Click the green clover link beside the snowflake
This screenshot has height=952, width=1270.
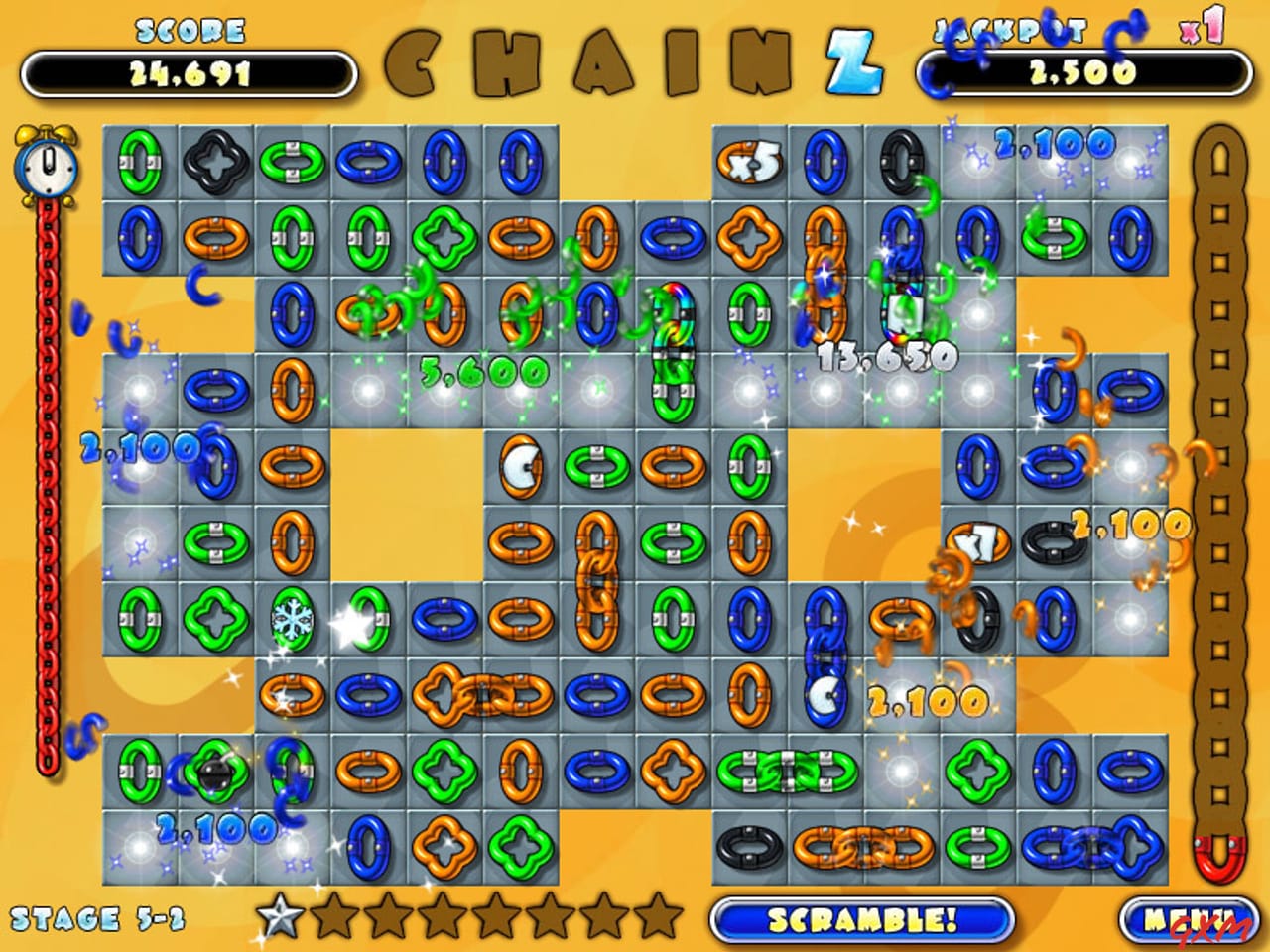pos(216,617)
